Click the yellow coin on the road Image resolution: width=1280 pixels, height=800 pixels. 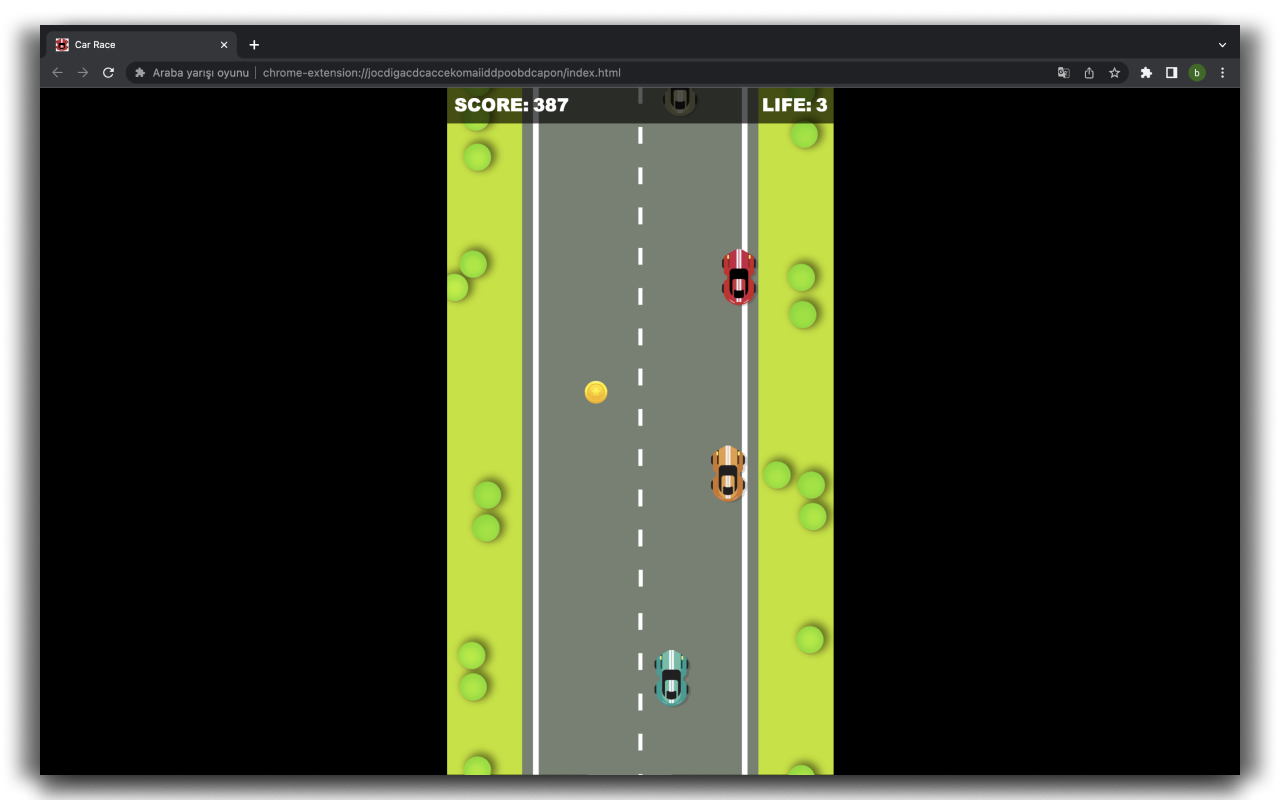tap(595, 392)
